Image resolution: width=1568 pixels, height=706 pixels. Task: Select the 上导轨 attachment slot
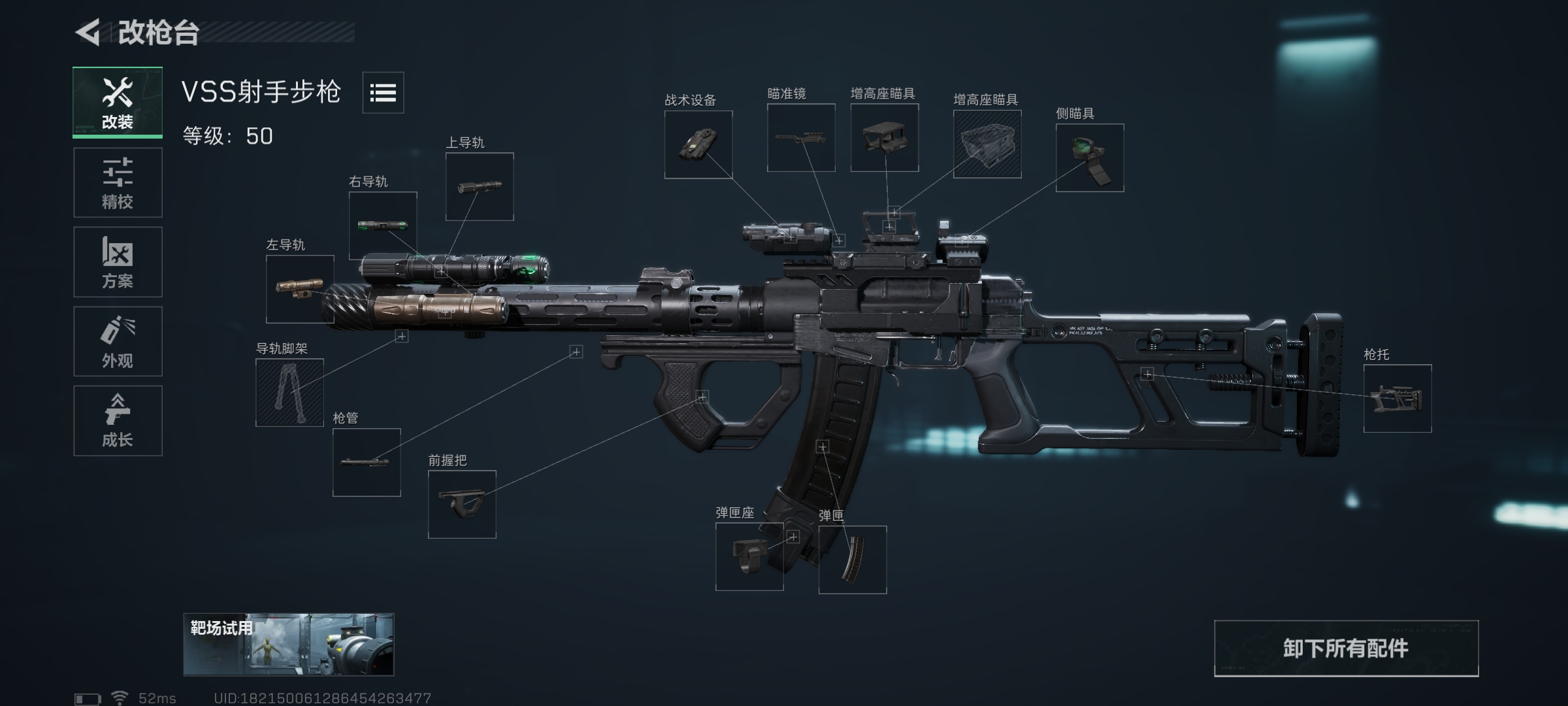tap(480, 187)
